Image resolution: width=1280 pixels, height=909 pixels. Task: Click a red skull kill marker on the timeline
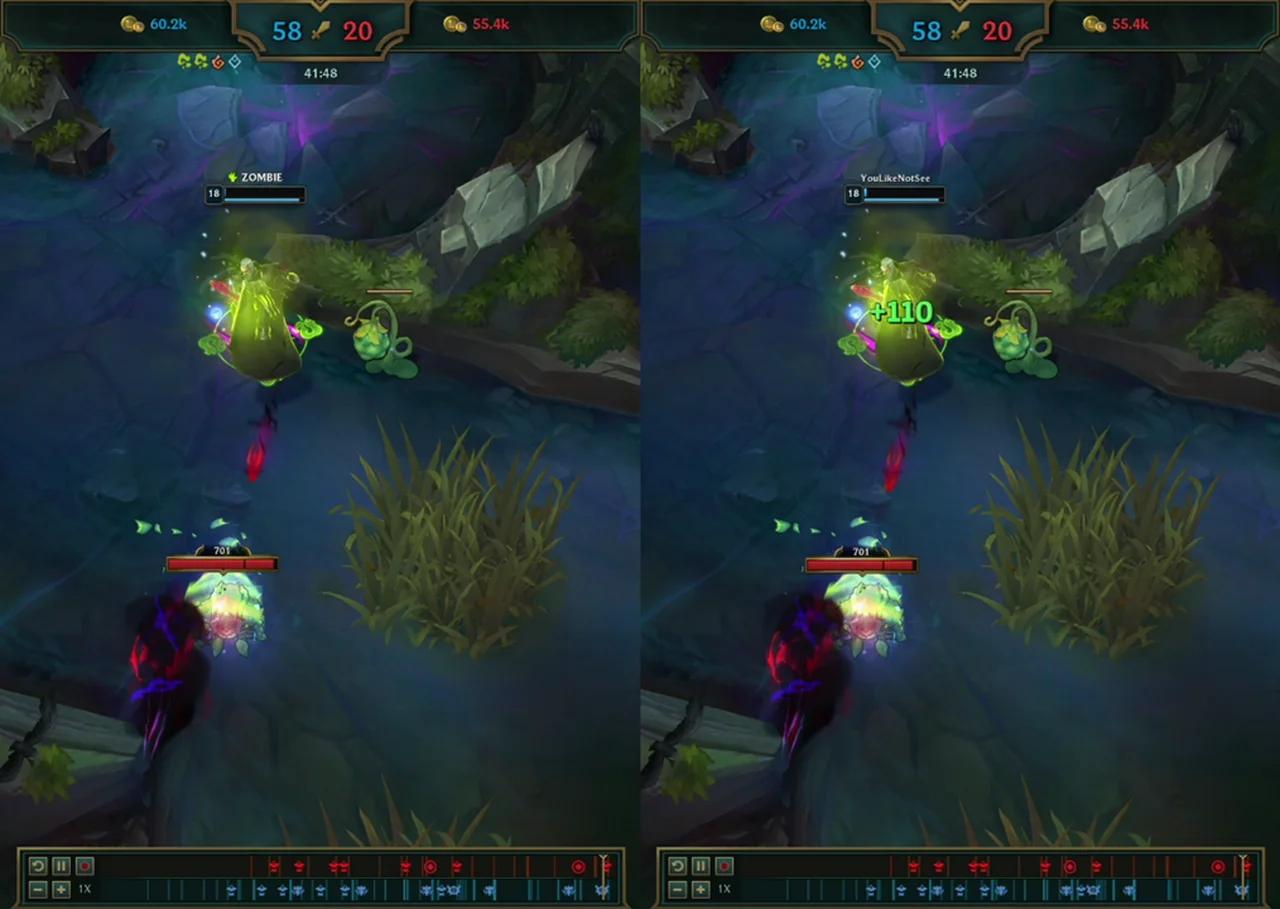tap(272, 866)
